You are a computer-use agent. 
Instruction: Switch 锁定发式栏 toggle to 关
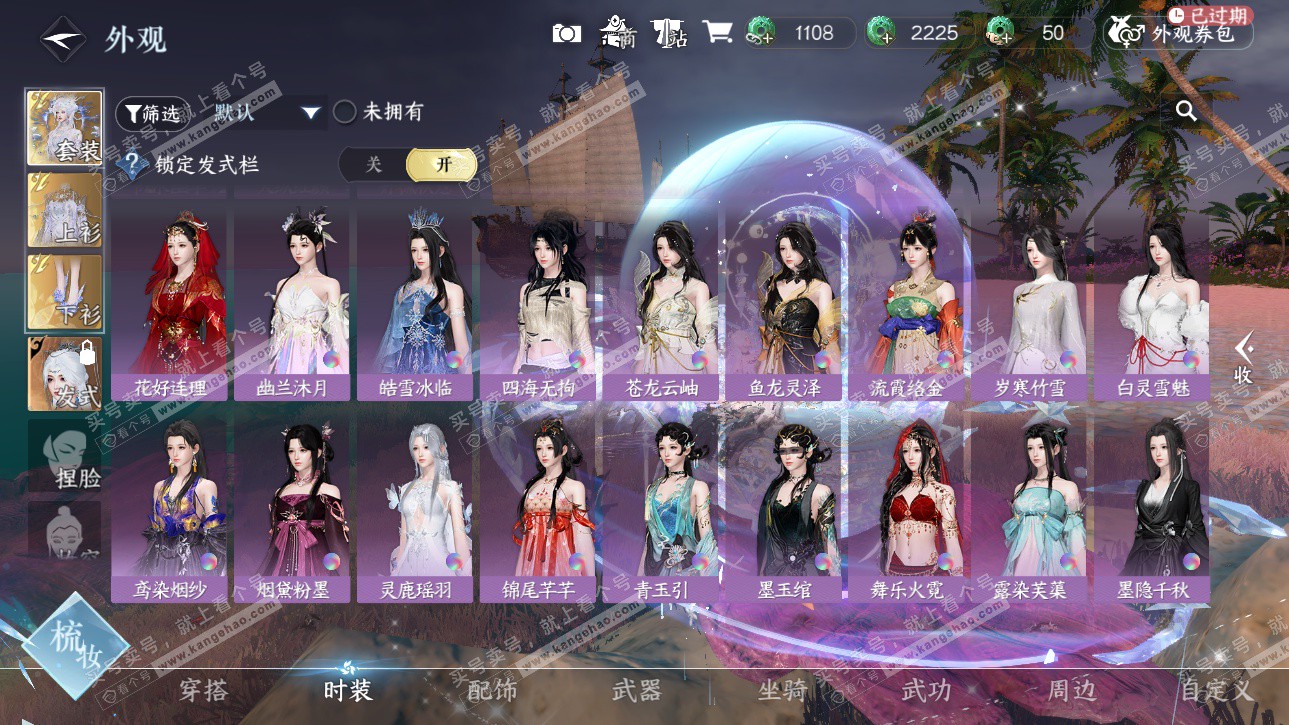click(x=373, y=165)
